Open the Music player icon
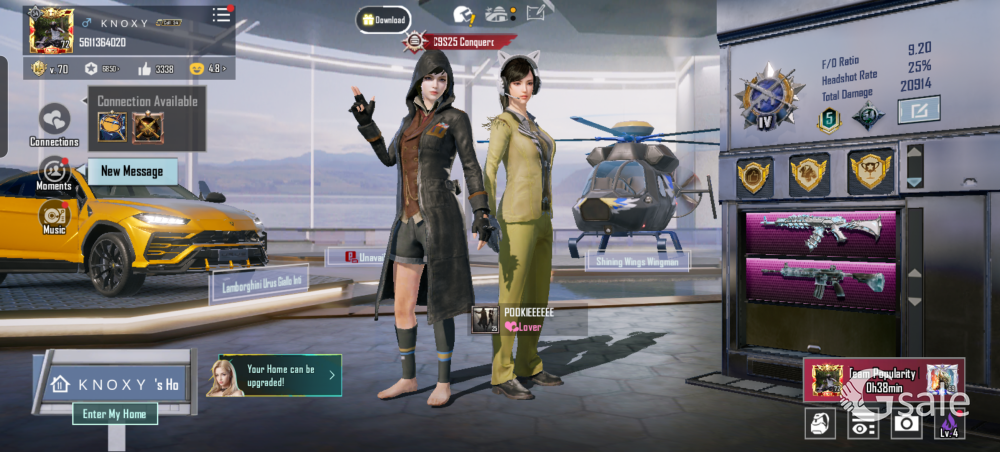This screenshot has height=452, width=1000. pyautogui.click(x=53, y=214)
